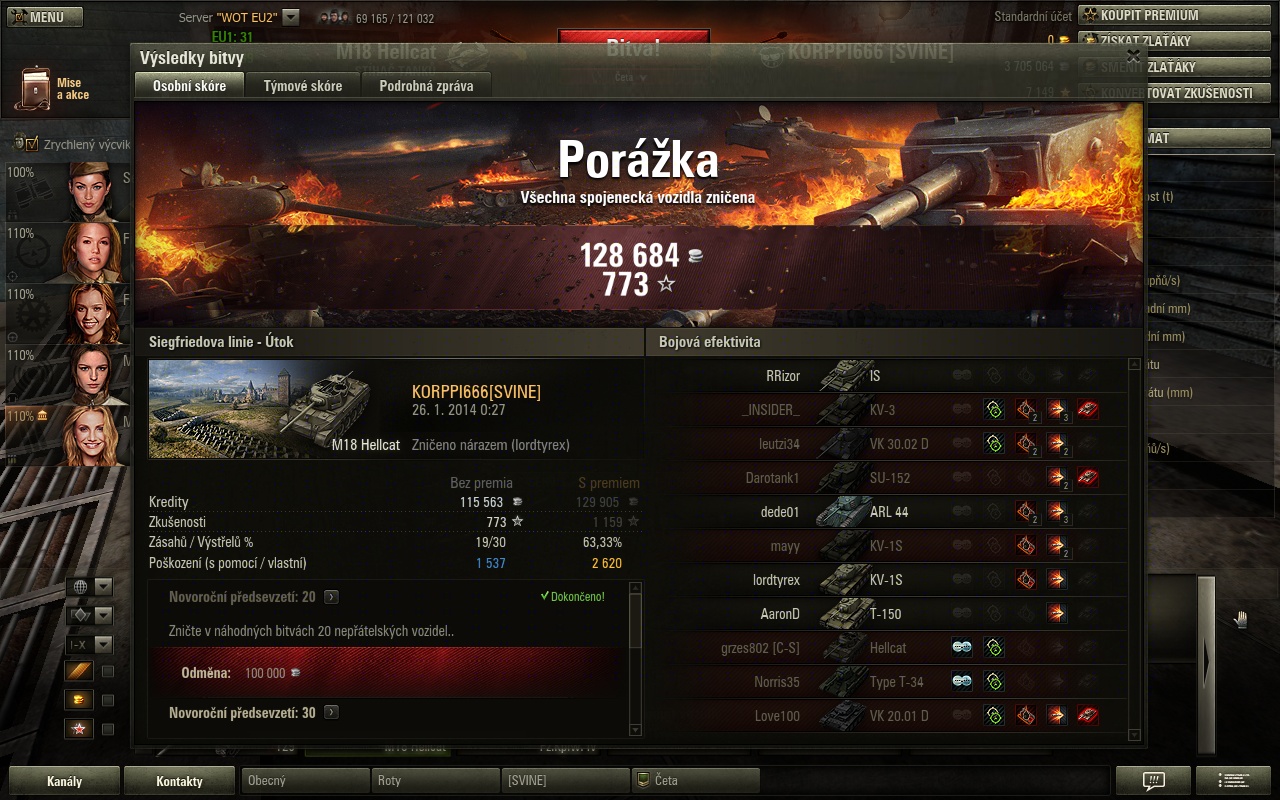Open the tank tier I-X filter dropdown

point(89,645)
